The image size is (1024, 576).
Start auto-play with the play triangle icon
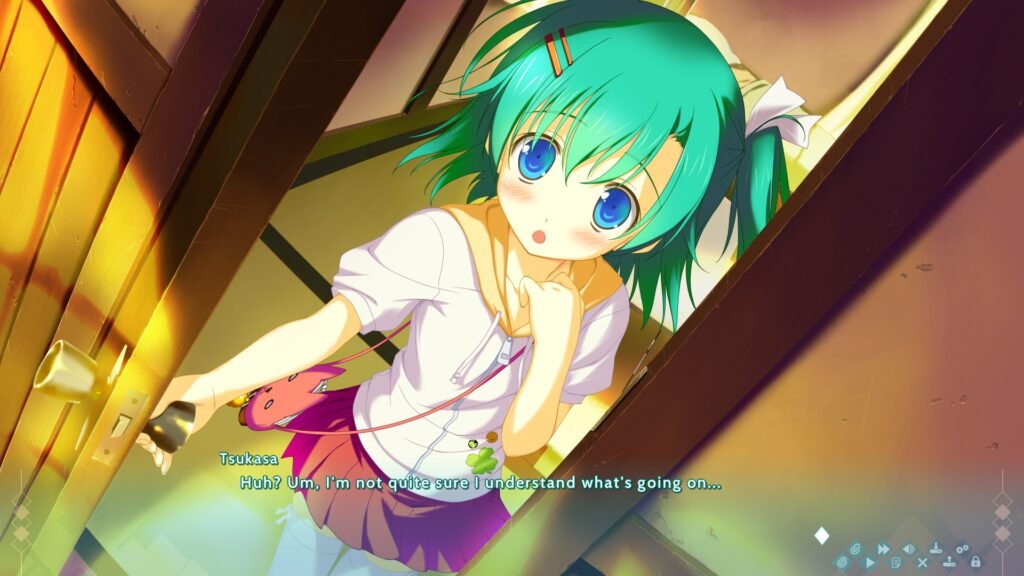pyautogui.click(x=870, y=563)
